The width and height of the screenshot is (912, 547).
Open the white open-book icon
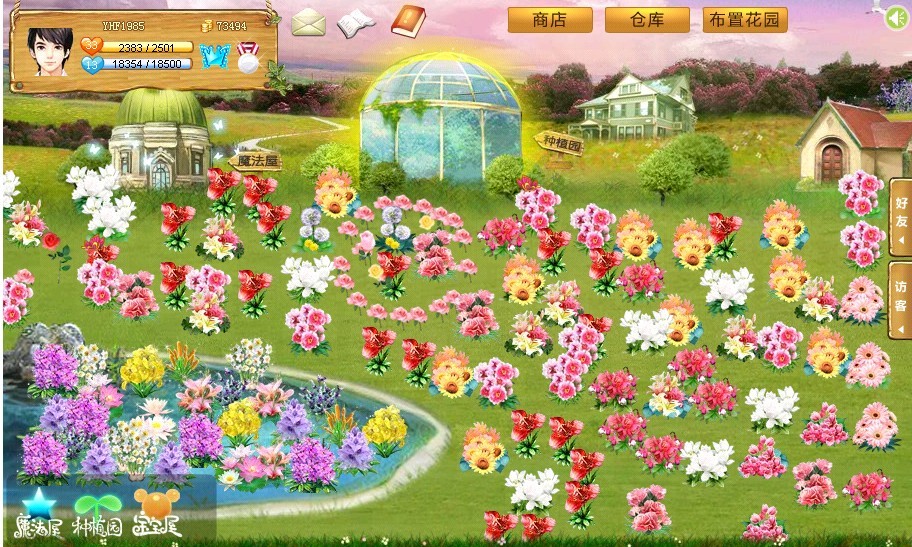click(355, 23)
